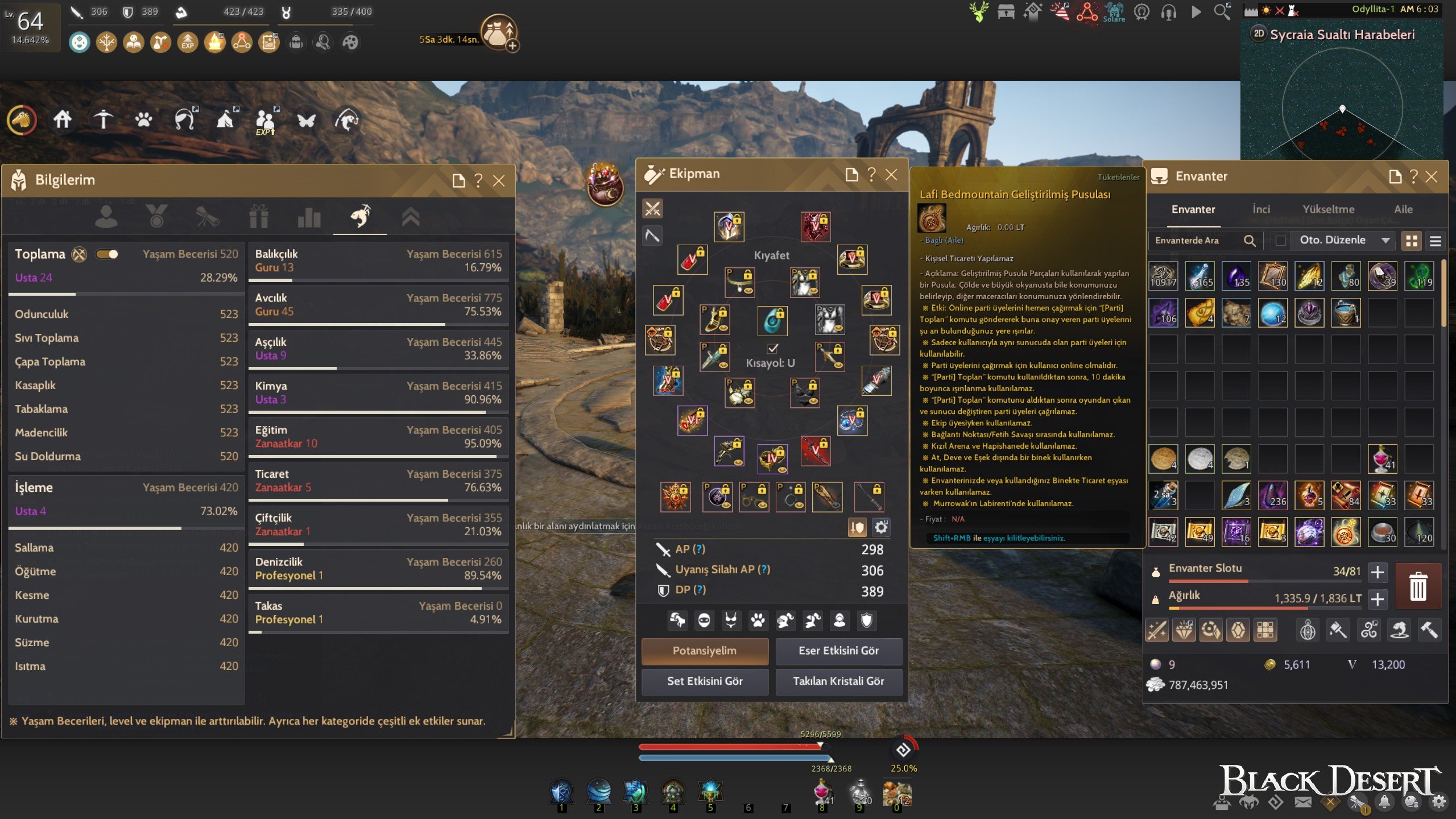The height and width of the screenshot is (819, 1456).
Task: Switch inventory to list view
Action: [x=1436, y=241]
